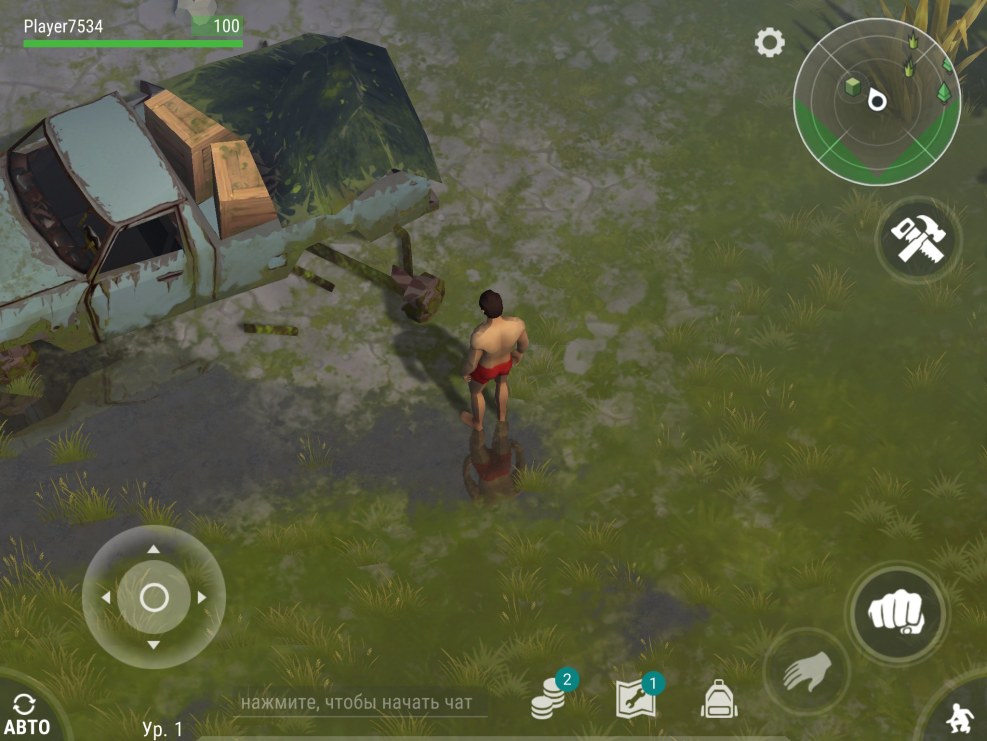The image size is (987, 741).
Task: Open the backpack inventory
Action: pyautogui.click(x=718, y=699)
